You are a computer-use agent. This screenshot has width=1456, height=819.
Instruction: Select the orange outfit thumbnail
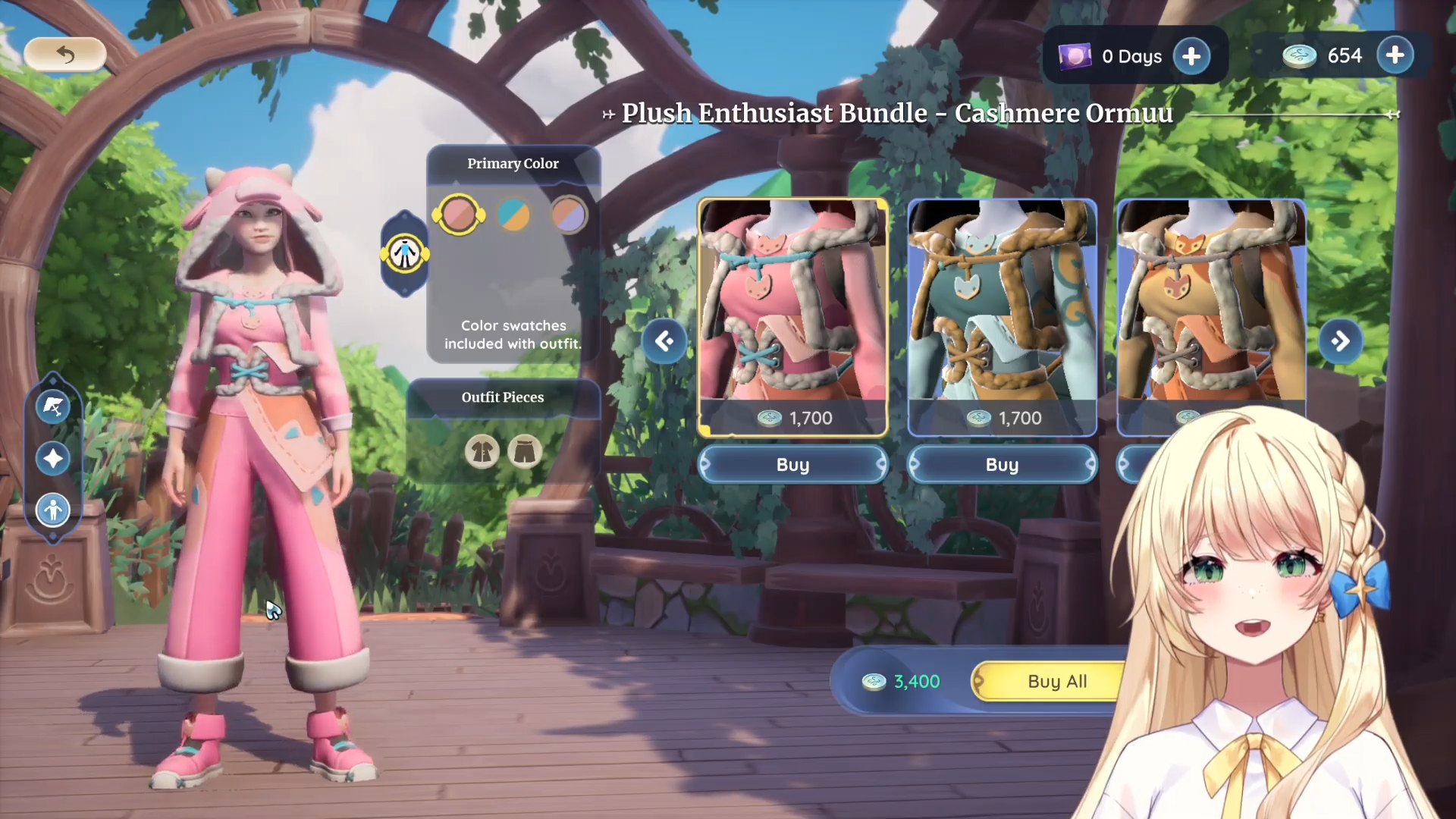click(1211, 303)
